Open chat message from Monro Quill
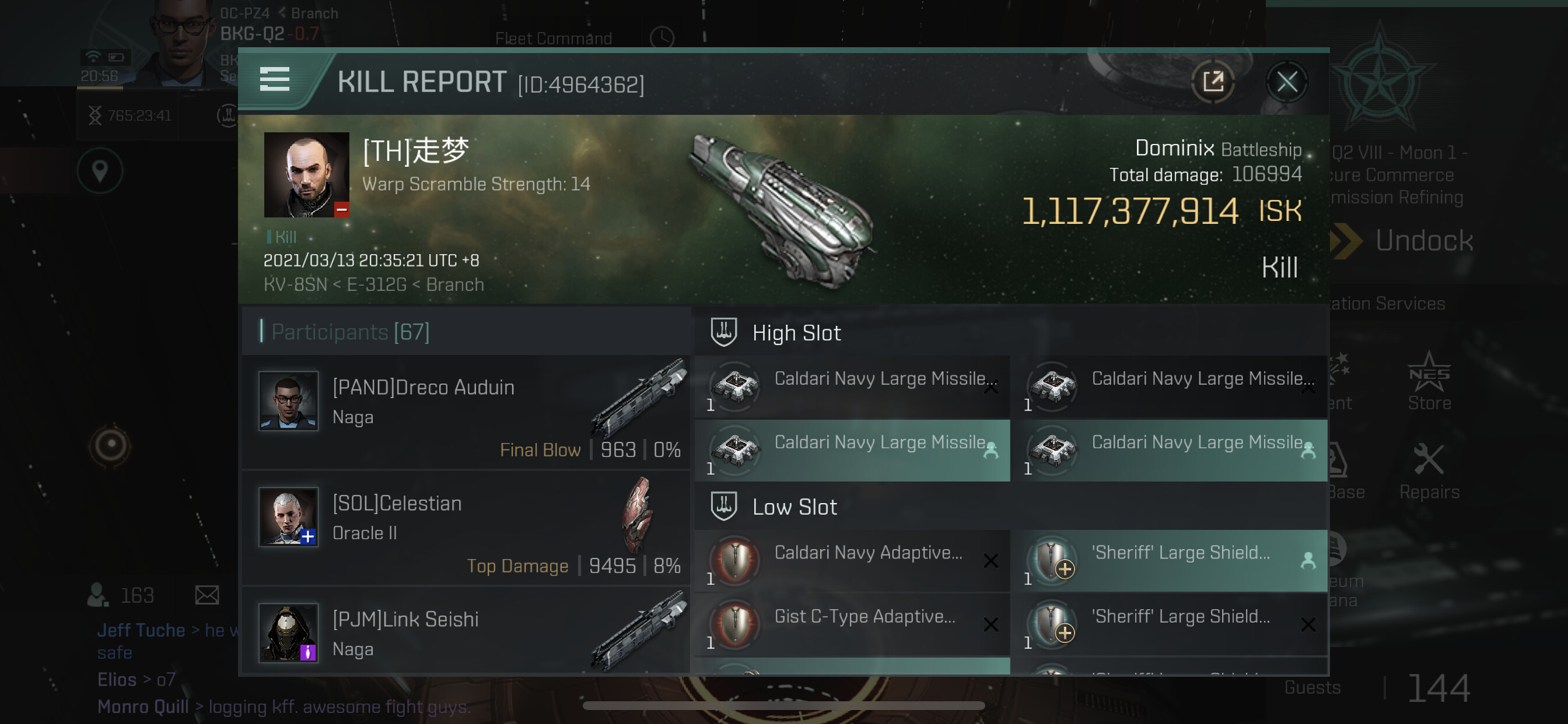Screen dimensions: 1568x724 283,707
